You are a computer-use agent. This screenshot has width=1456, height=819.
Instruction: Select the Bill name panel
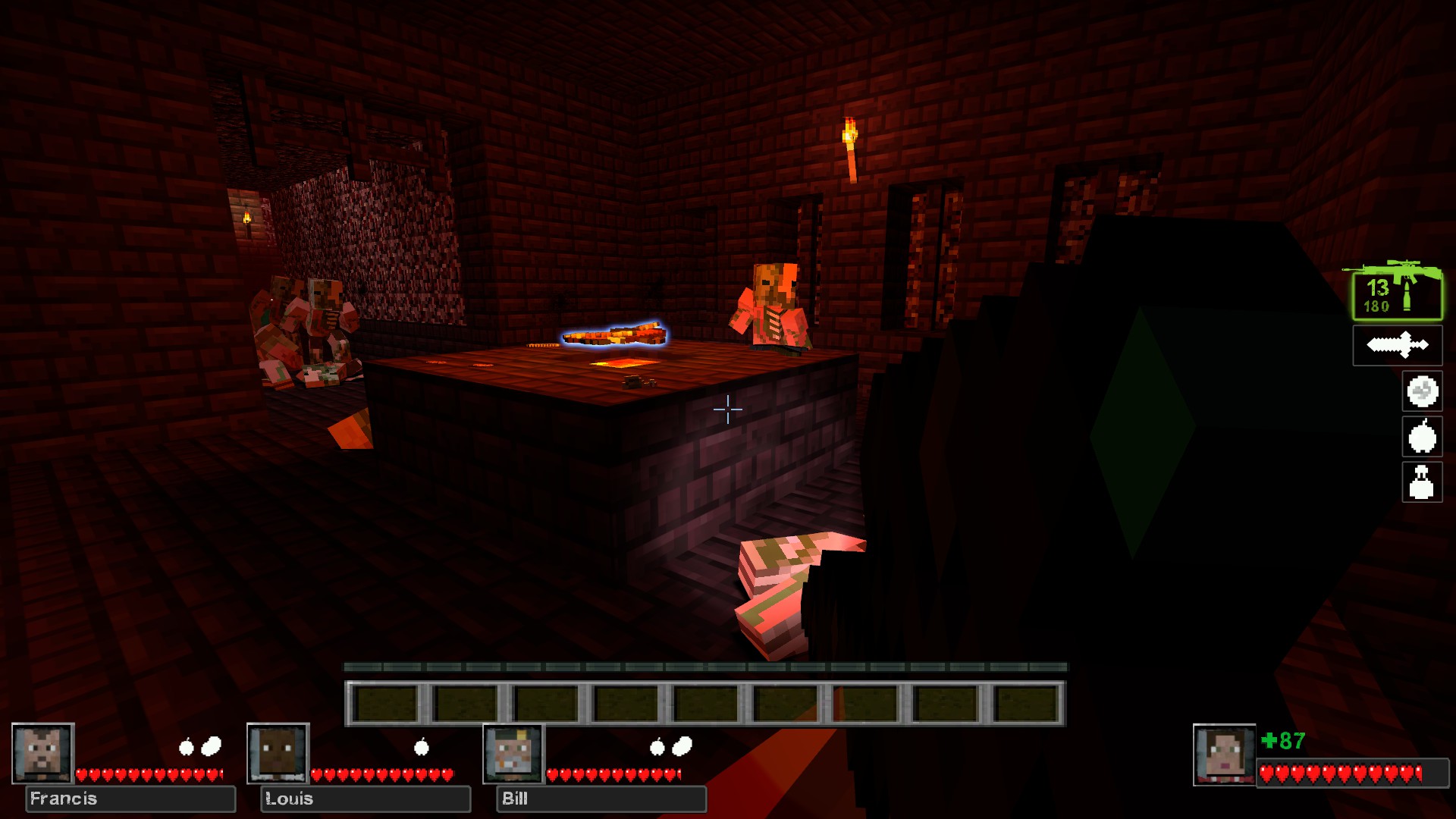coord(601,799)
